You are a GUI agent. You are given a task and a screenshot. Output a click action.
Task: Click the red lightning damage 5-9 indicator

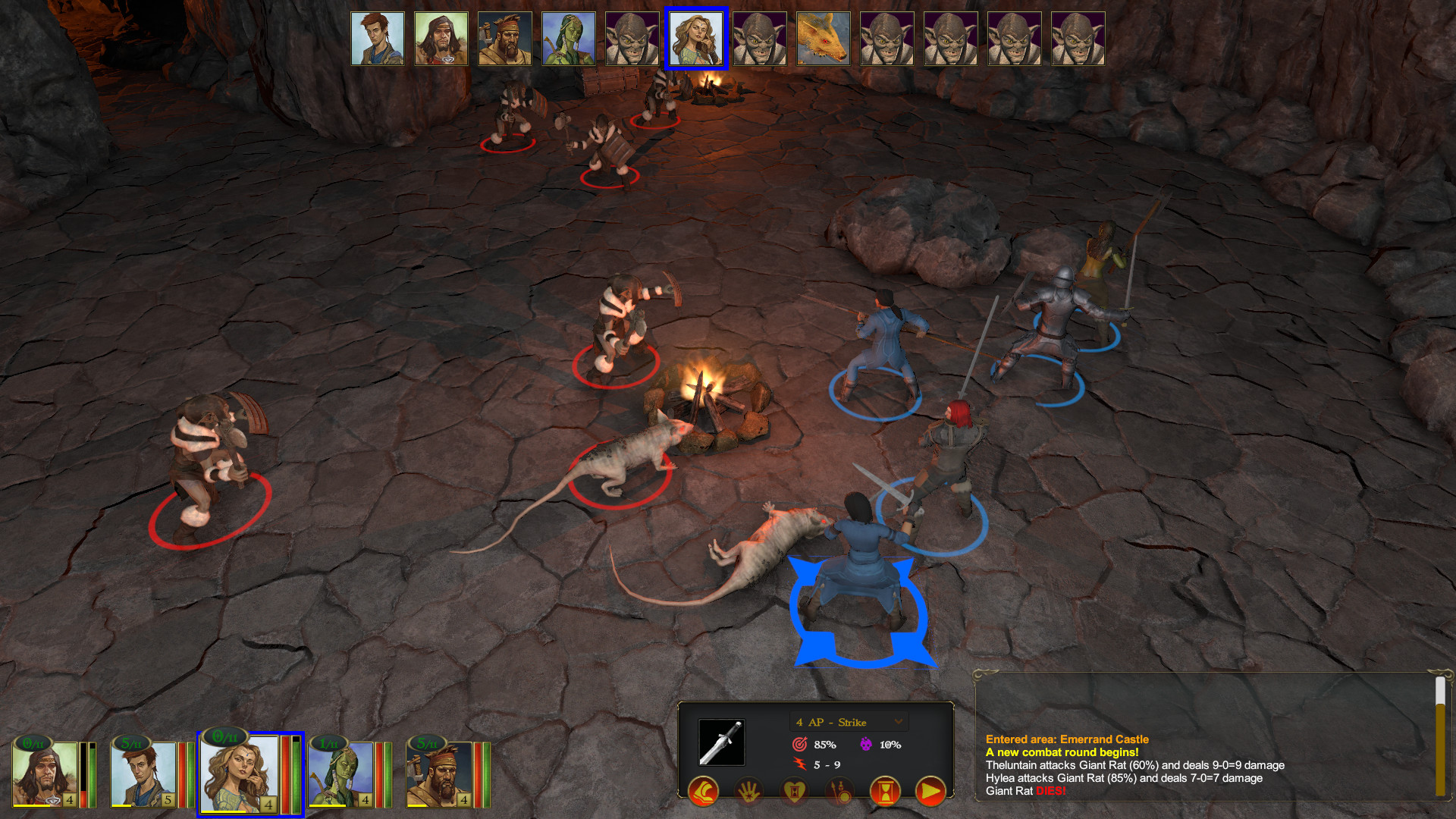tap(801, 764)
